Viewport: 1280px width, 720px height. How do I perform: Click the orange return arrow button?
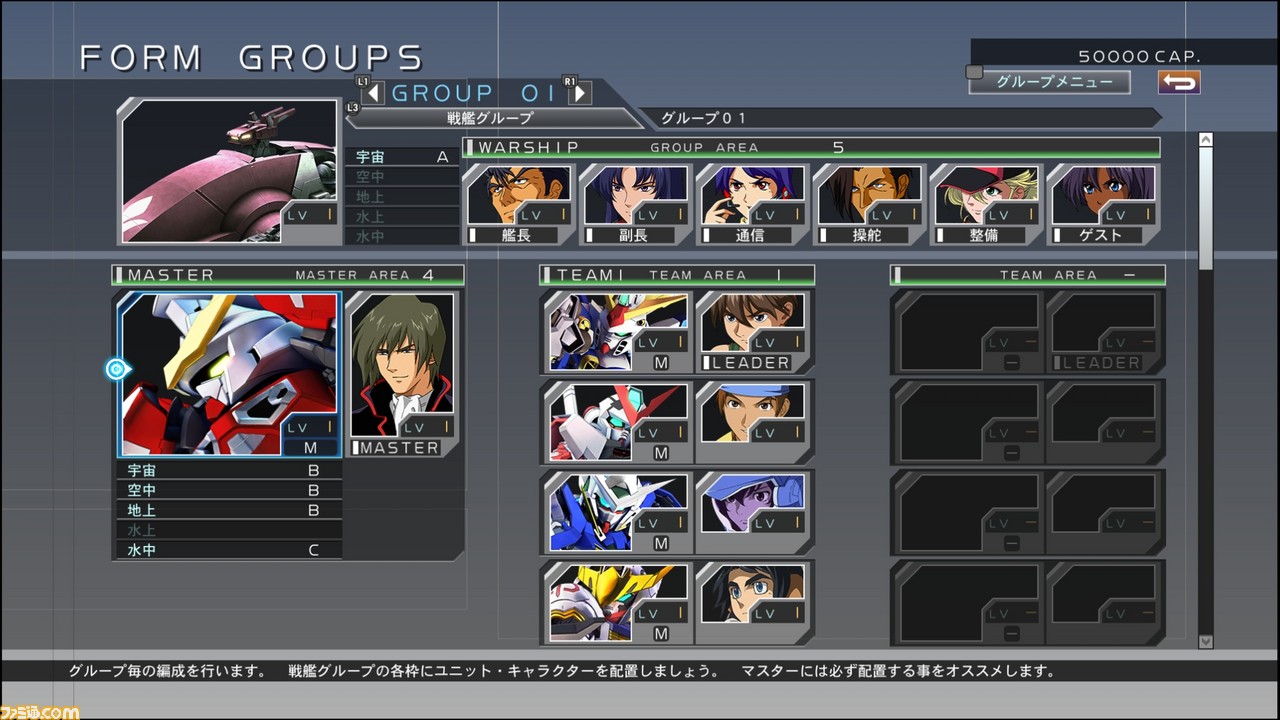point(1179,82)
